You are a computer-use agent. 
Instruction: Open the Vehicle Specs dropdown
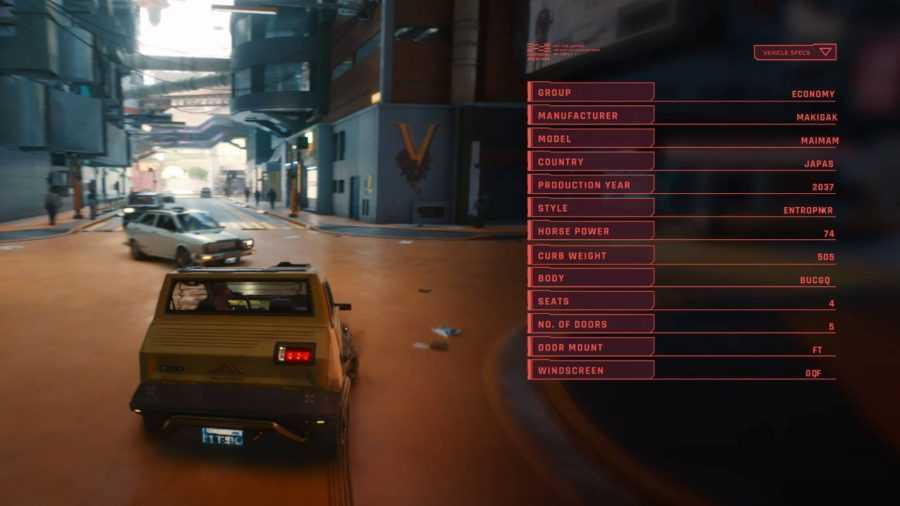[795, 52]
